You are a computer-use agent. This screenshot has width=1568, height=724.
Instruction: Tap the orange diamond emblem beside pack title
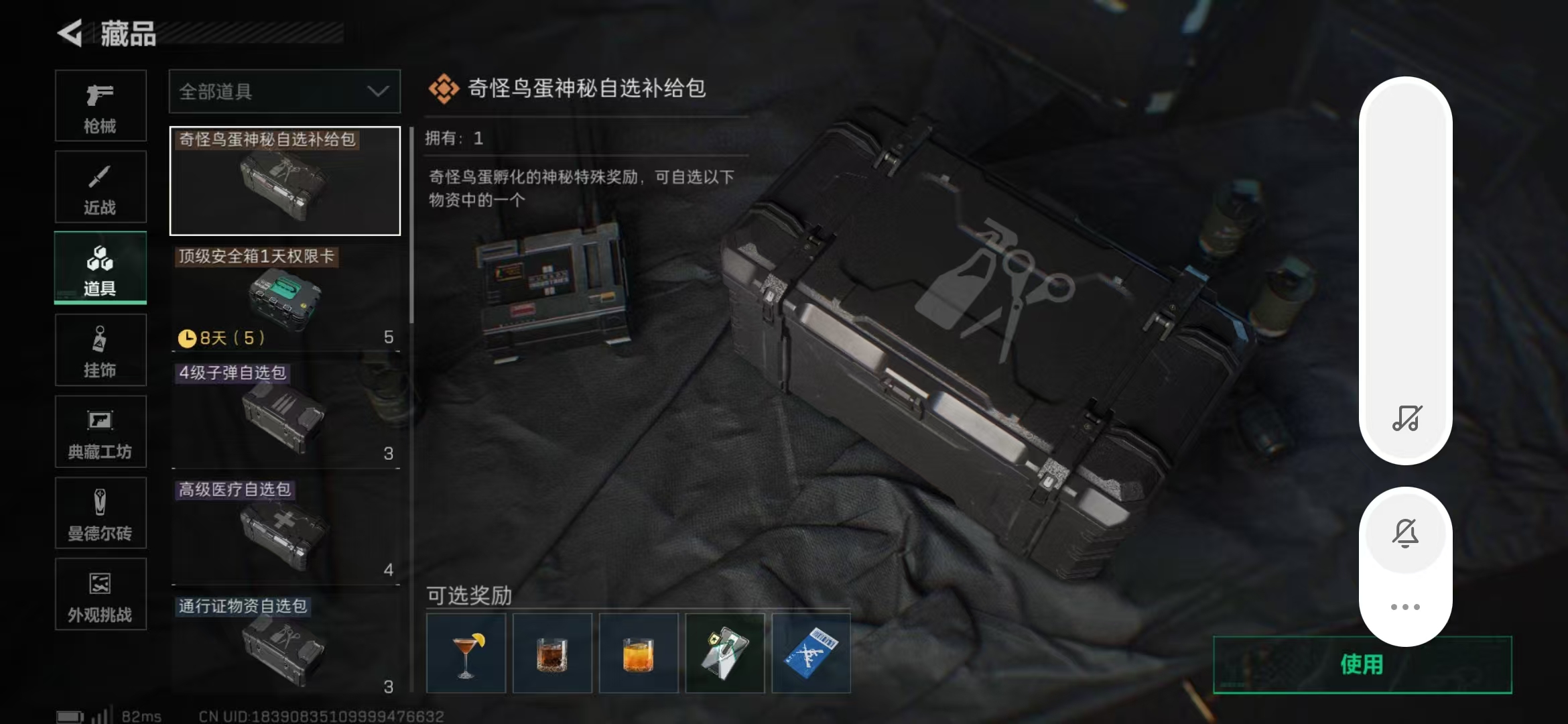coord(444,89)
